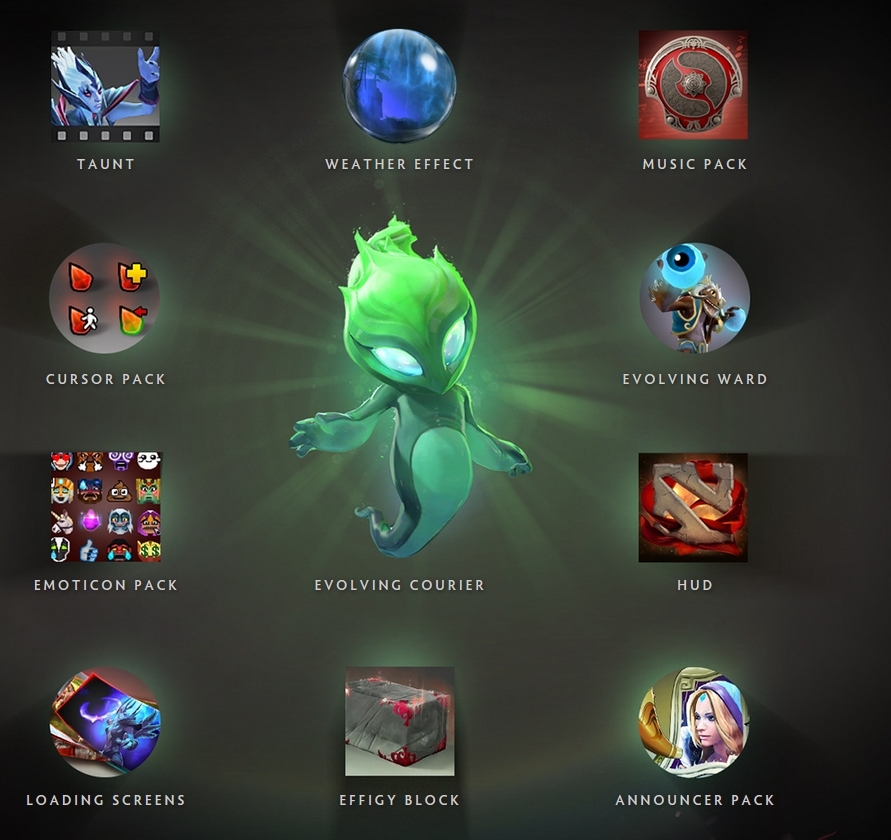This screenshot has height=840, width=891.
Task: Click the Cursor Pack icon
Action: tap(105, 298)
